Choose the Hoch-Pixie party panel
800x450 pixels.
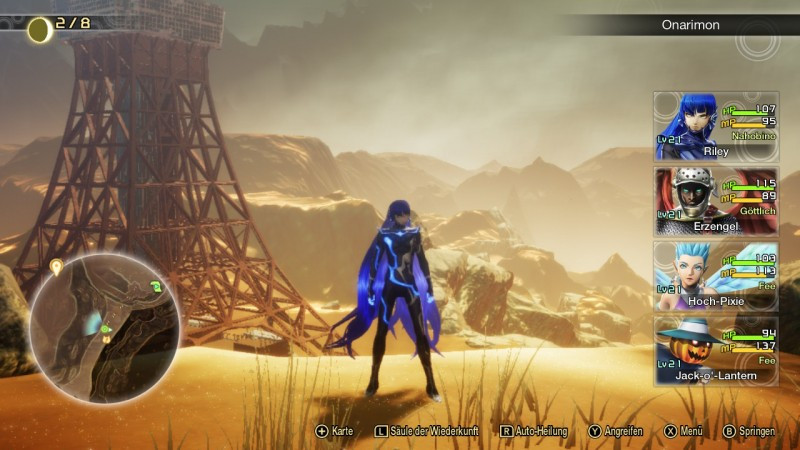pyautogui.click(x=716, y=276)
